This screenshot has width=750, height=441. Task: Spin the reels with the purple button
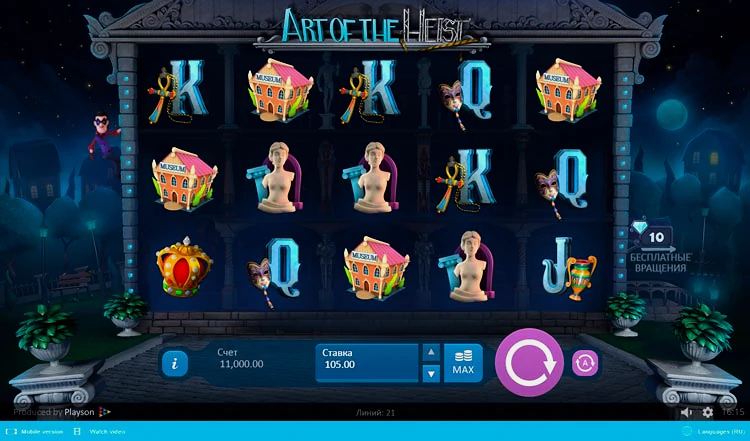(529, 363)
